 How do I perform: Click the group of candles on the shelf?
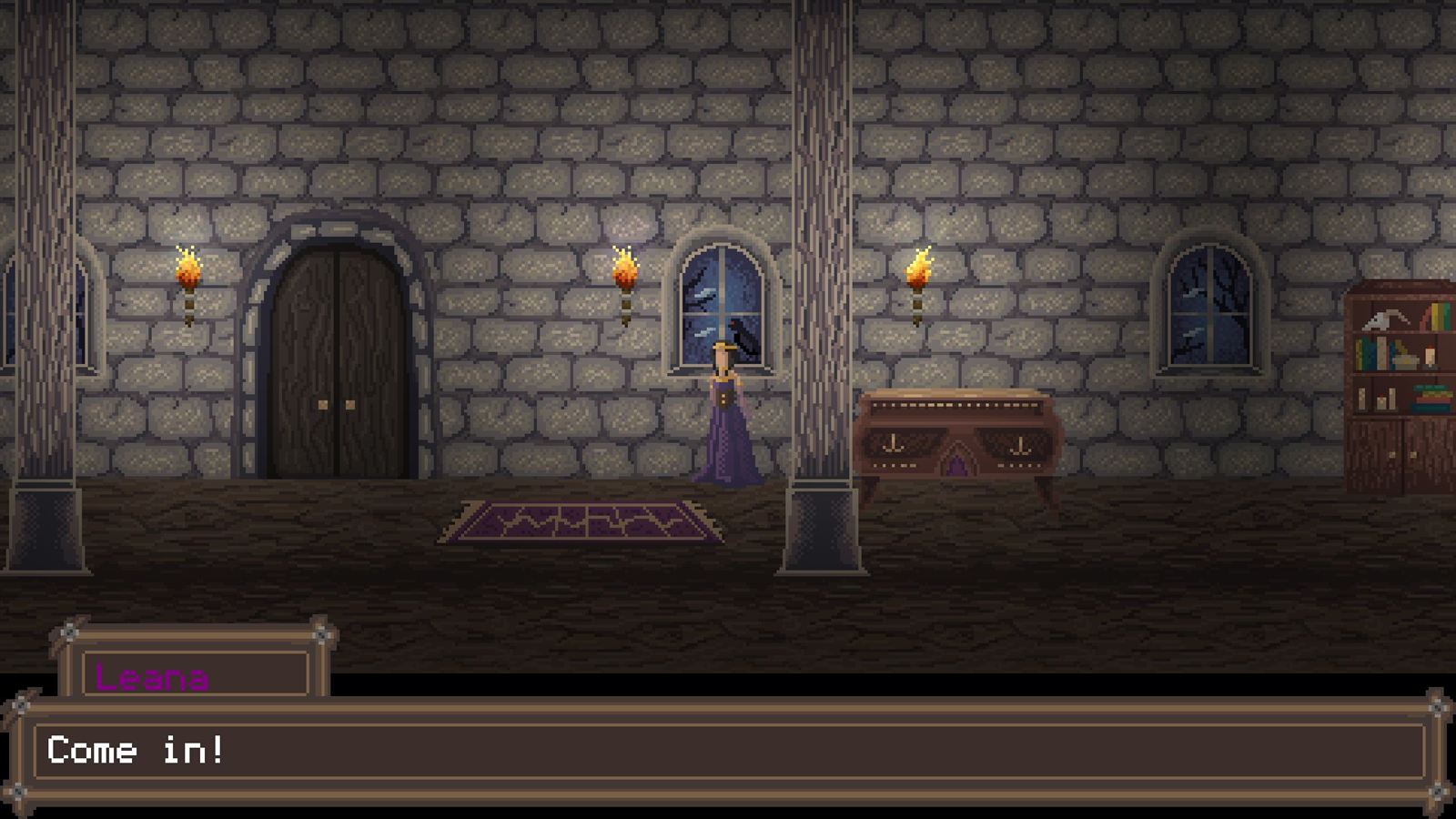coord(1377,397)
